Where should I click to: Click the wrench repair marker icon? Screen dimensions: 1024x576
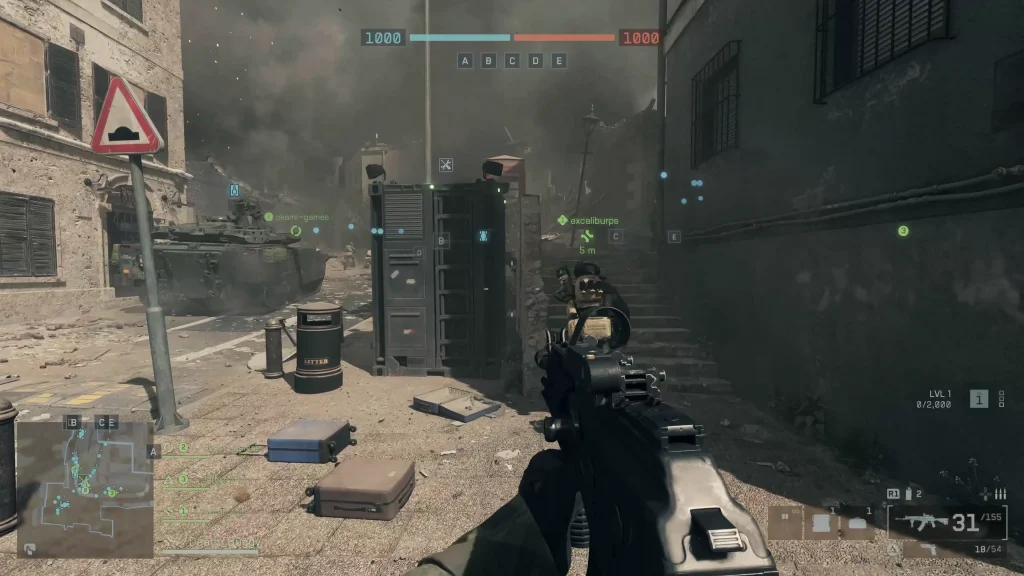point(446,165)
